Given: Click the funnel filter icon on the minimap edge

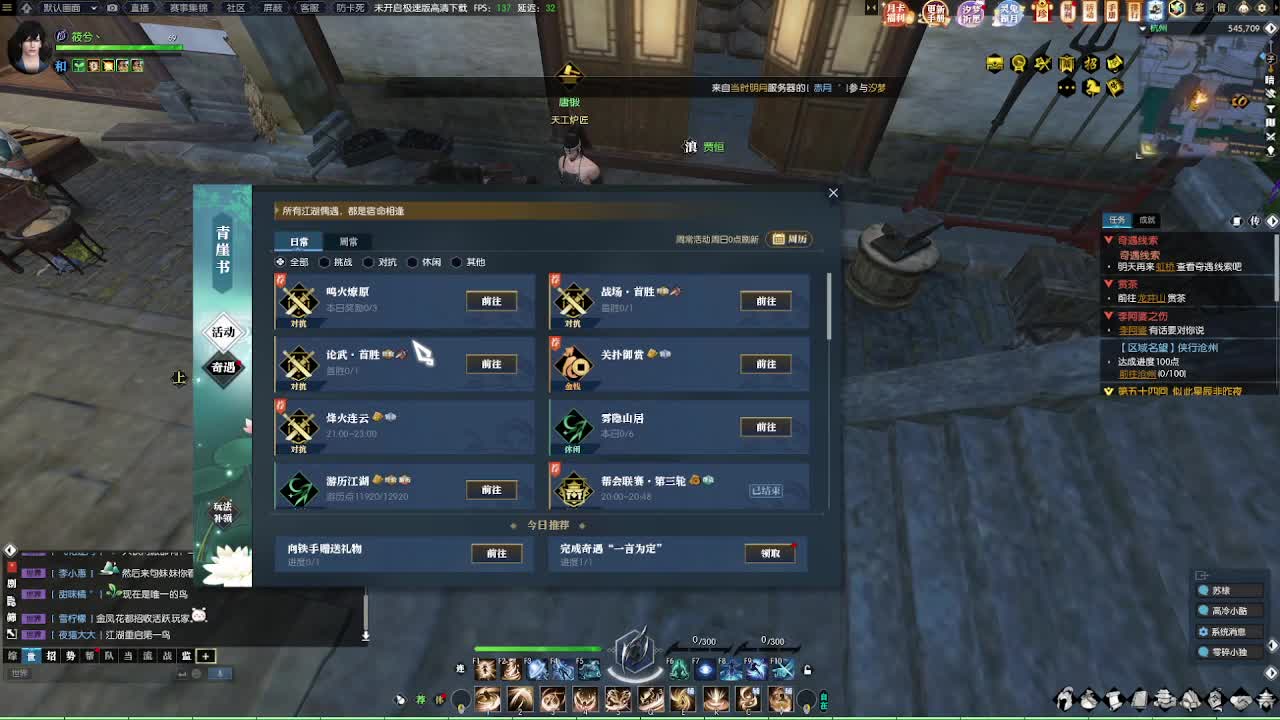Looking at the screenshot, I should pos(1270,108).
